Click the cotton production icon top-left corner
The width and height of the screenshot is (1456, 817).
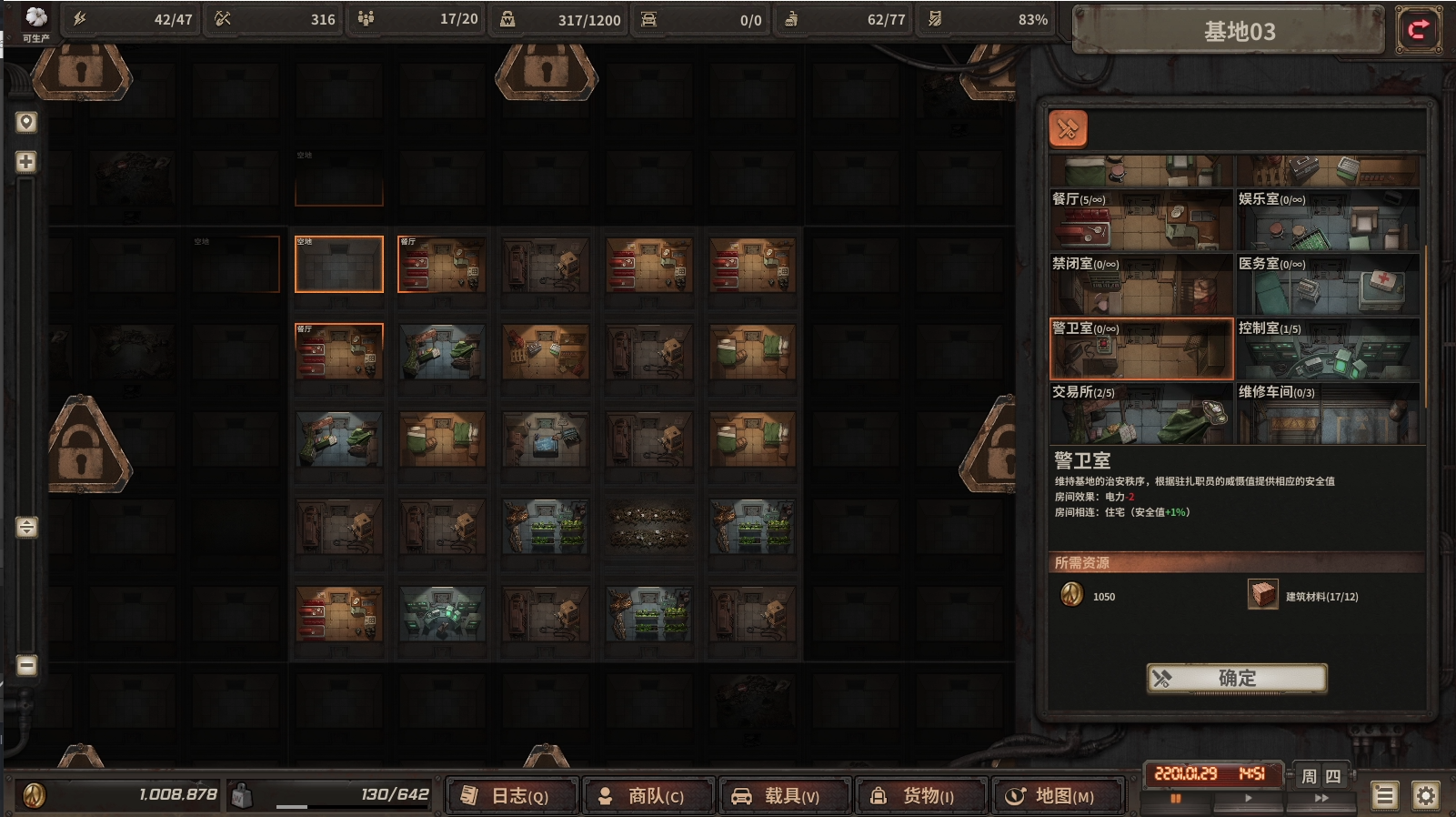click(35, 15)
